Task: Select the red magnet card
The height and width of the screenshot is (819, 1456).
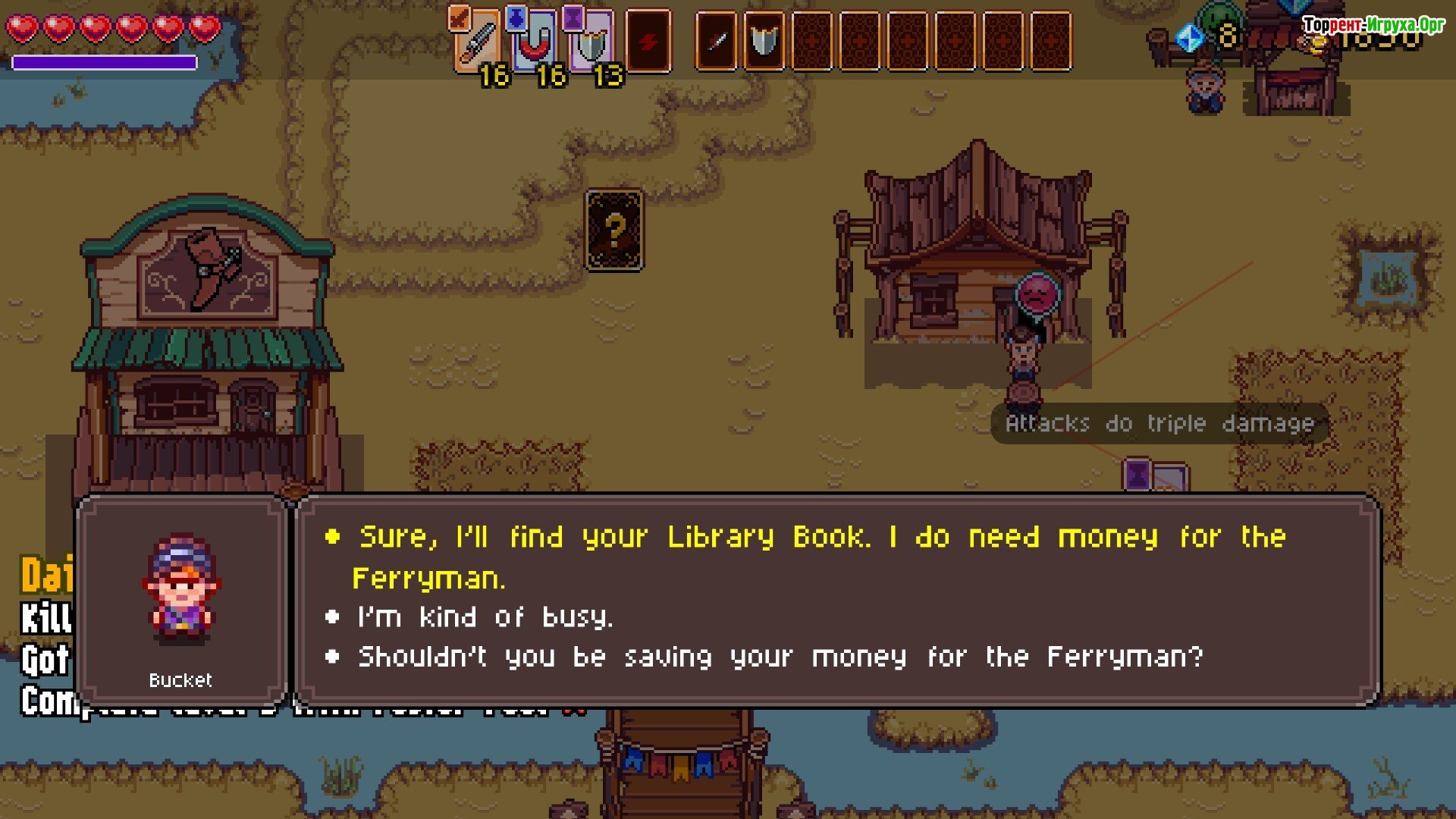Action: click(x=535, y=42)
